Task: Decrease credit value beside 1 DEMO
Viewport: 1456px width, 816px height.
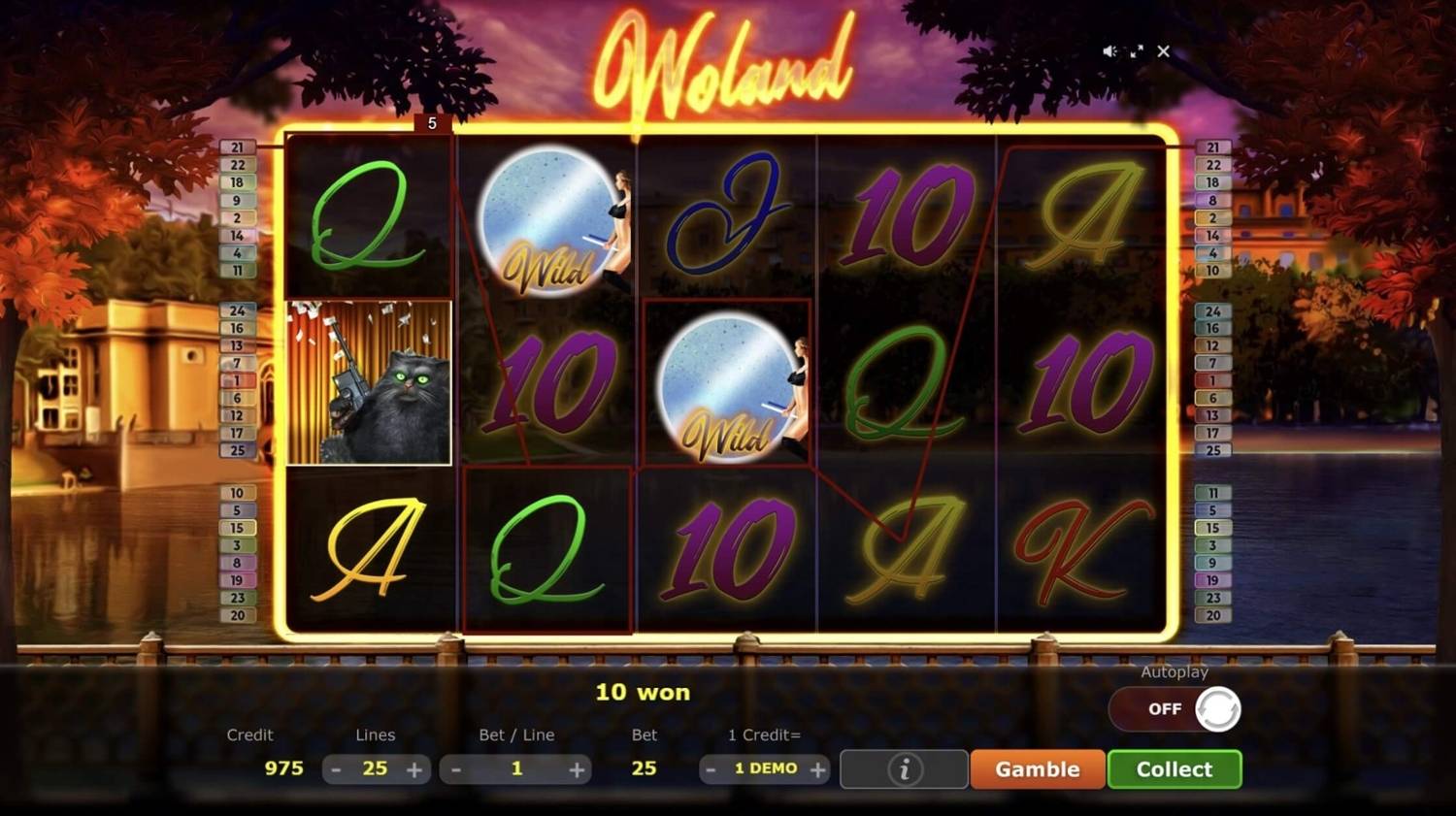Action: click(x=709, y=768)
